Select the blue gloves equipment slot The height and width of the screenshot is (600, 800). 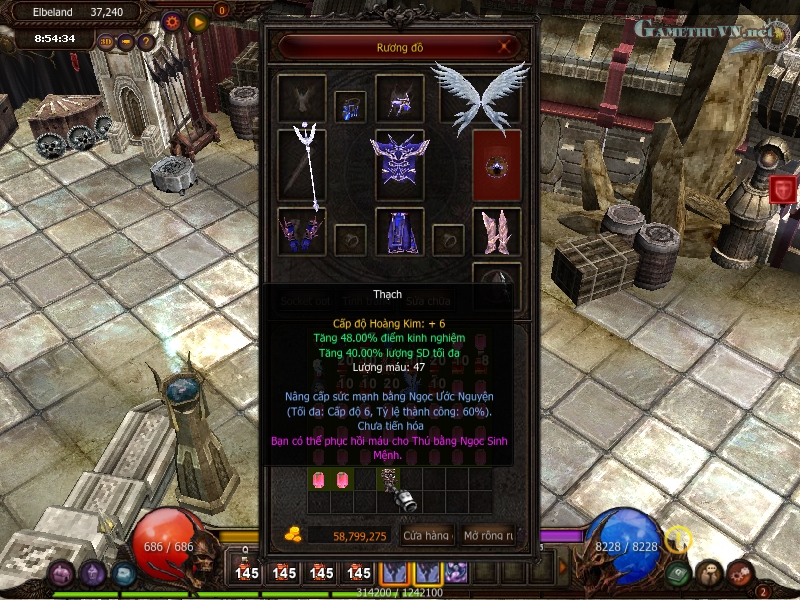click(x=301, y=231)
